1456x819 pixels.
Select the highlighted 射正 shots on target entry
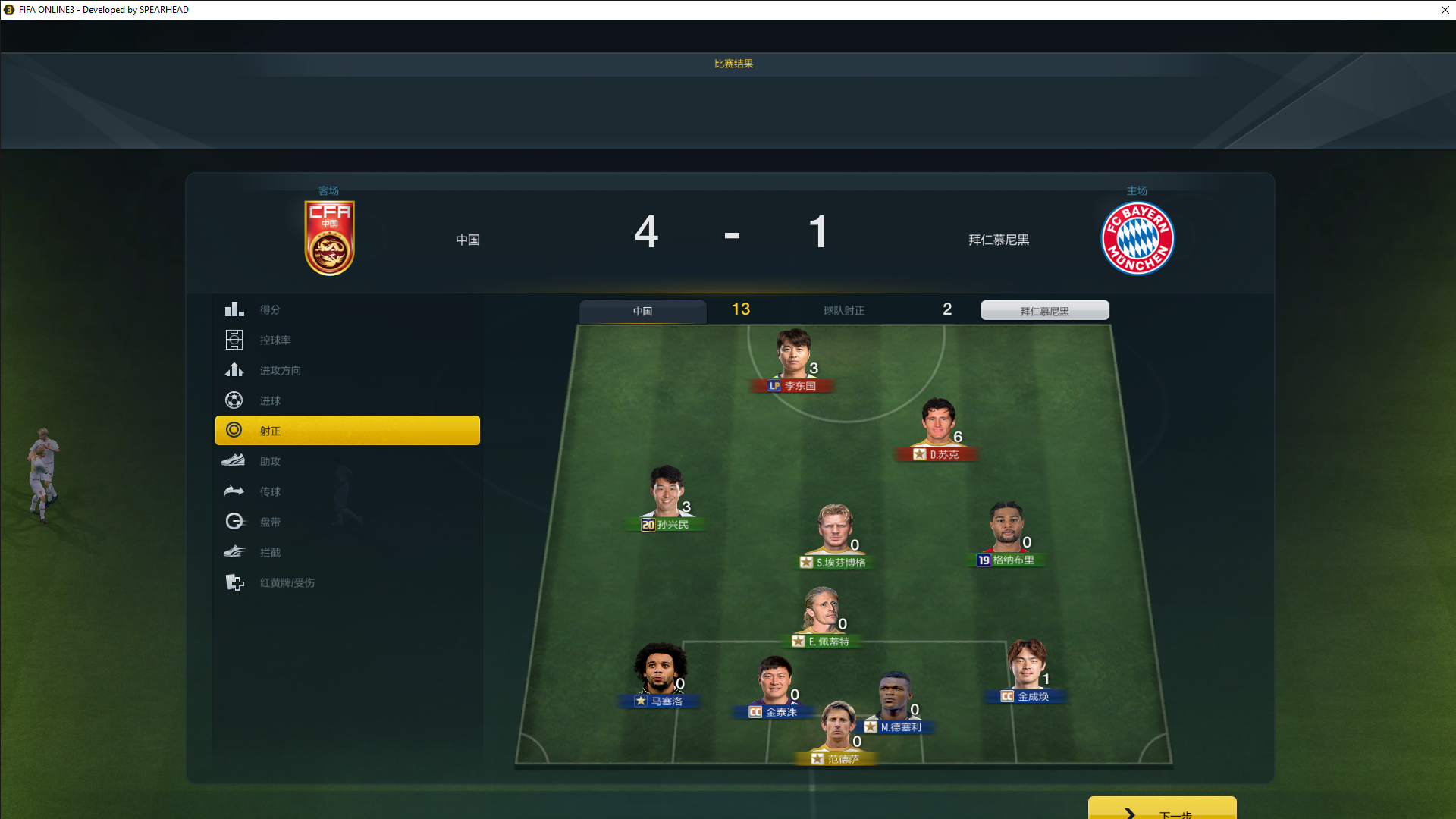point(347,431)
